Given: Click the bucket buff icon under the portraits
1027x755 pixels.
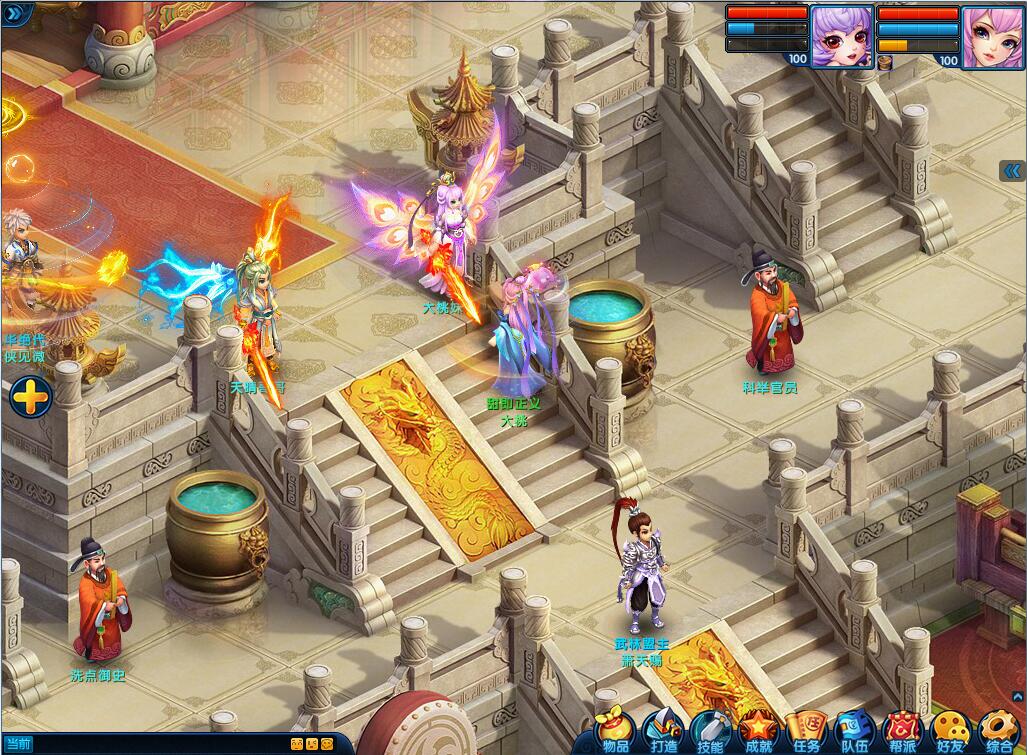Looking at the screenshot, I should tap(886, 62).
